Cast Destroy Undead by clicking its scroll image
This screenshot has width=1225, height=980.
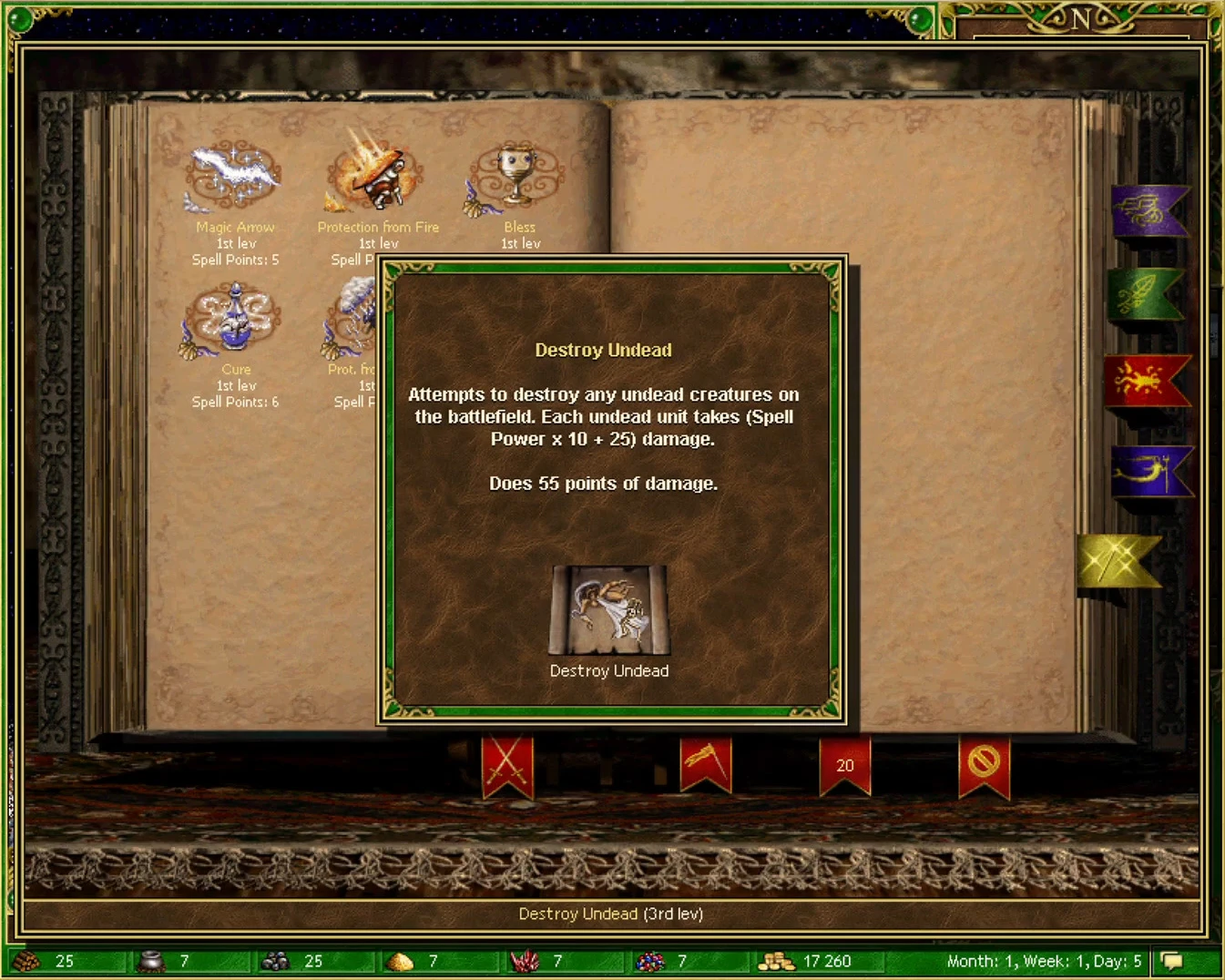click(608, 610)
